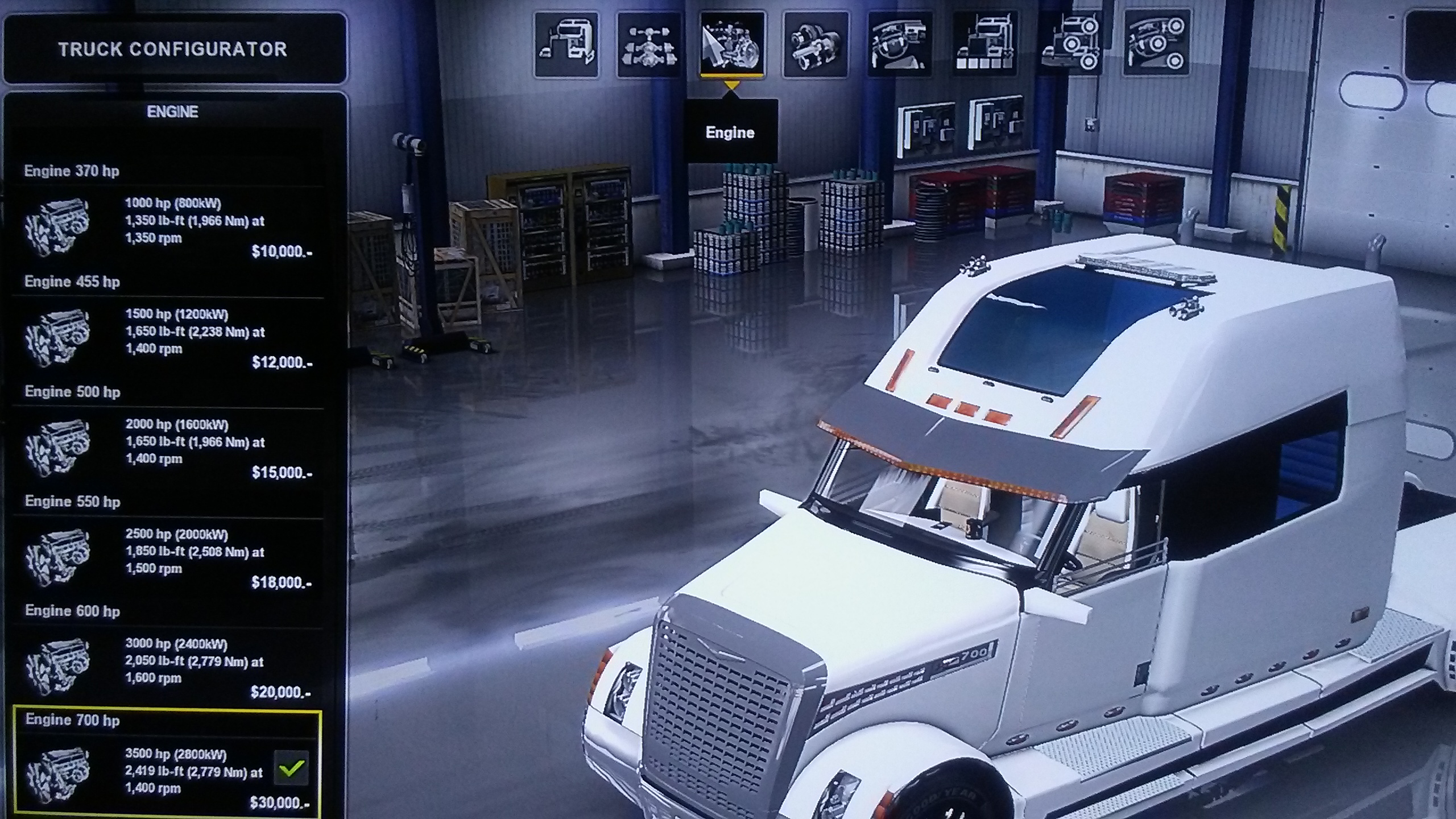Open the transmission gearbox category

coord(815,44)
